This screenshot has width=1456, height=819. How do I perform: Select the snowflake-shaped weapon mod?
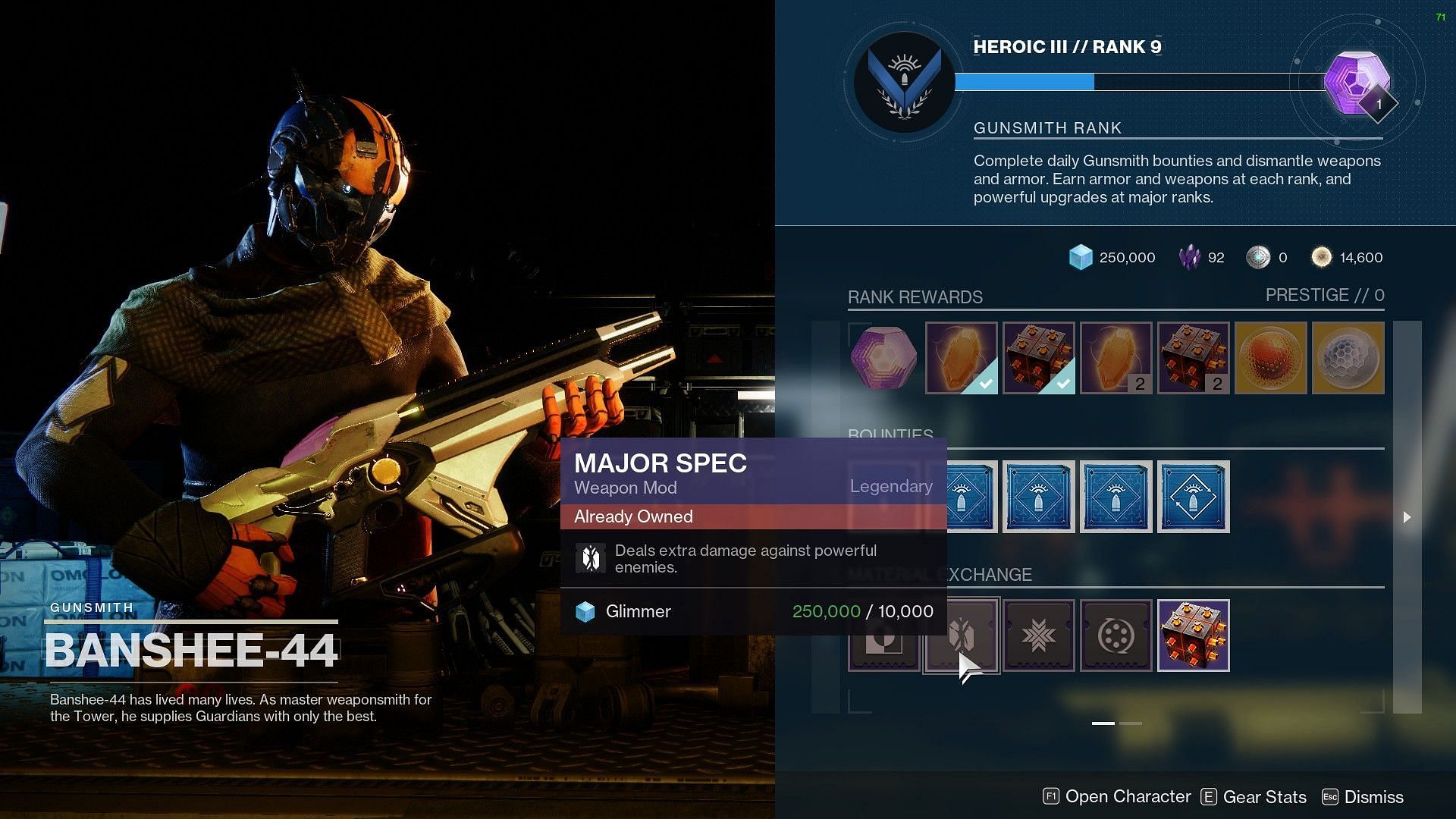pos(1038,635)
